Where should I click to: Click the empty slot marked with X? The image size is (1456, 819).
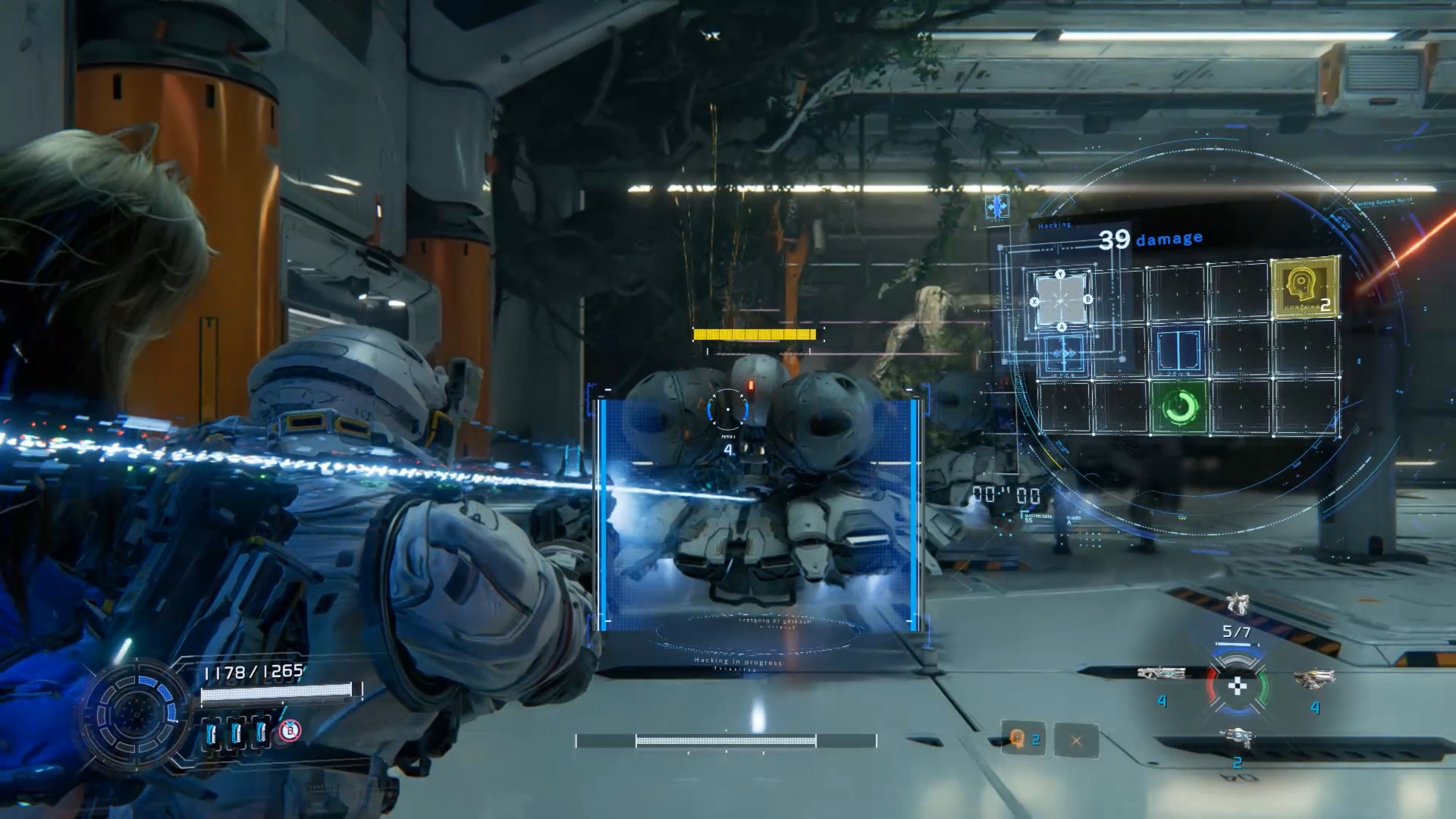tap(1075, 740)
